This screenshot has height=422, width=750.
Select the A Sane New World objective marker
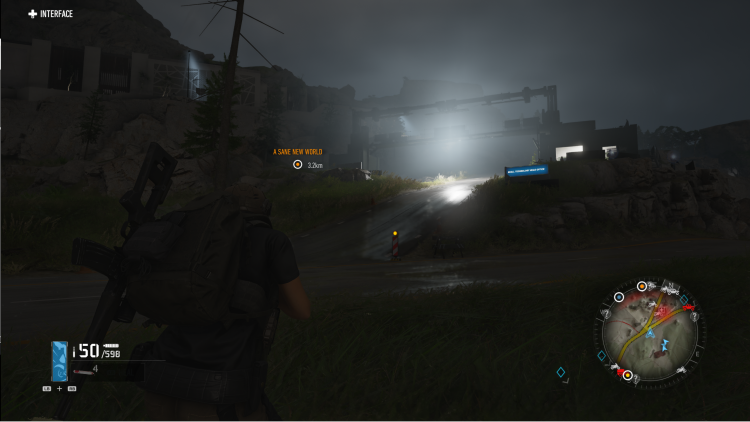point(297,164)
